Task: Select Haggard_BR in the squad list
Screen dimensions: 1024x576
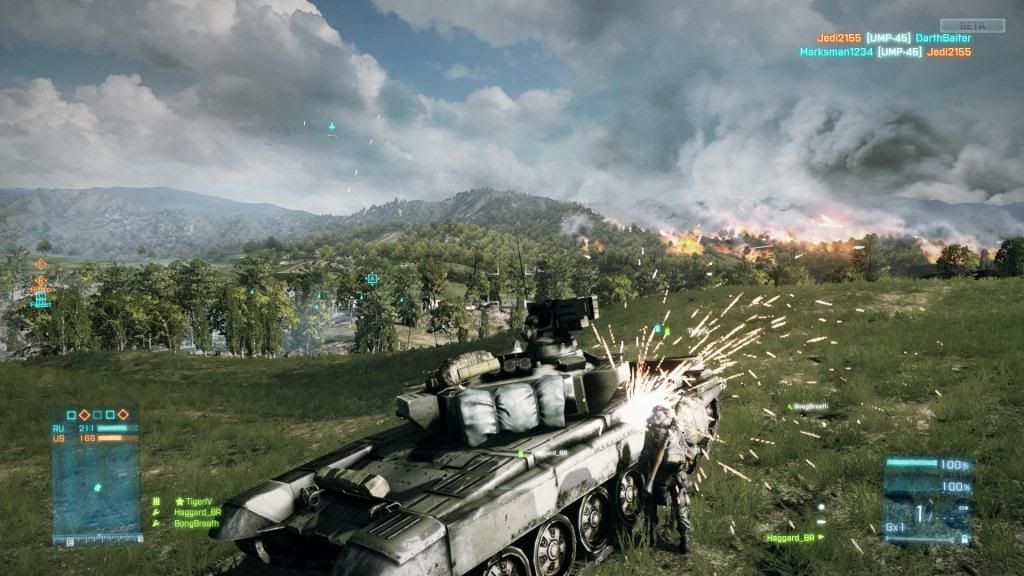Action: [197, 512]
